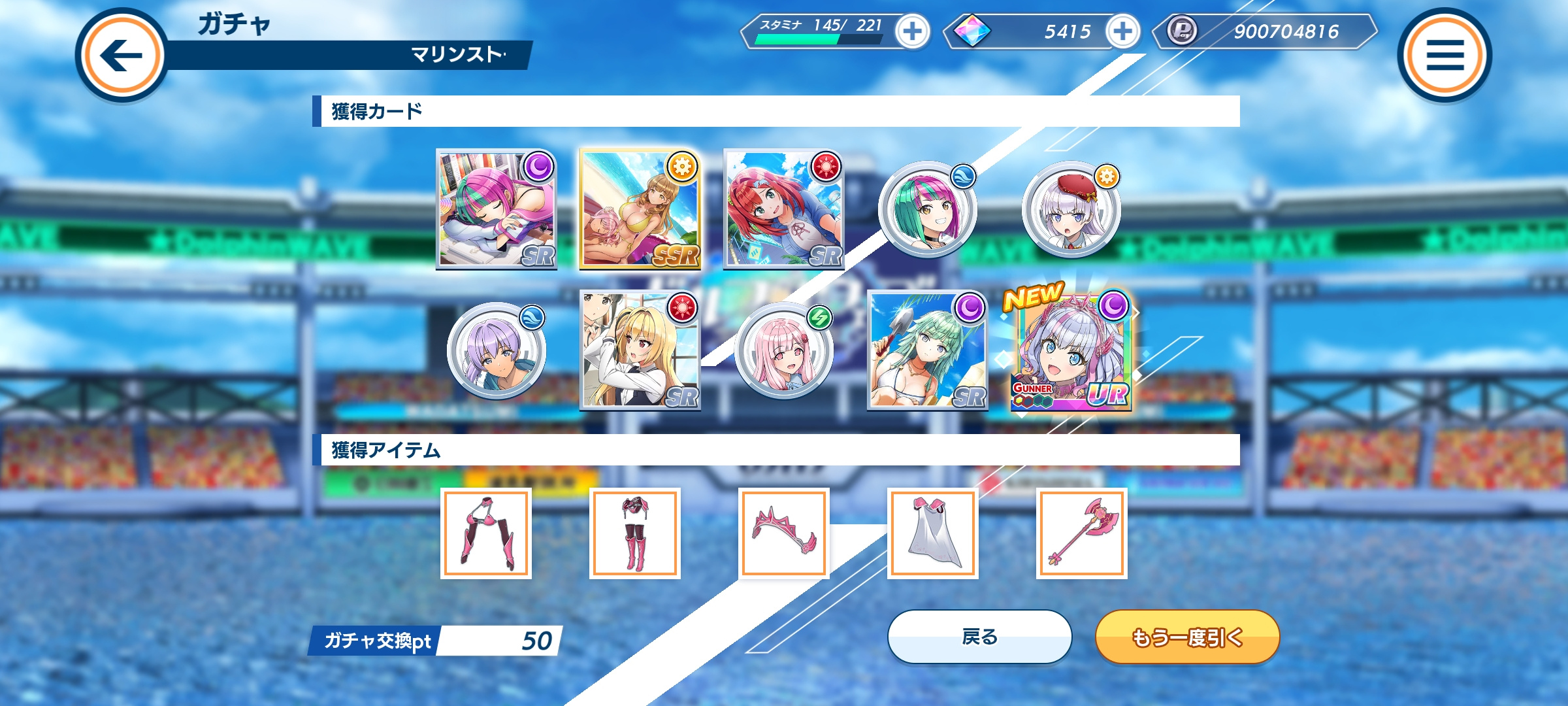
Task: View the SR sleeping girl card
Action: pyautogui.click(x=497, y=209)
